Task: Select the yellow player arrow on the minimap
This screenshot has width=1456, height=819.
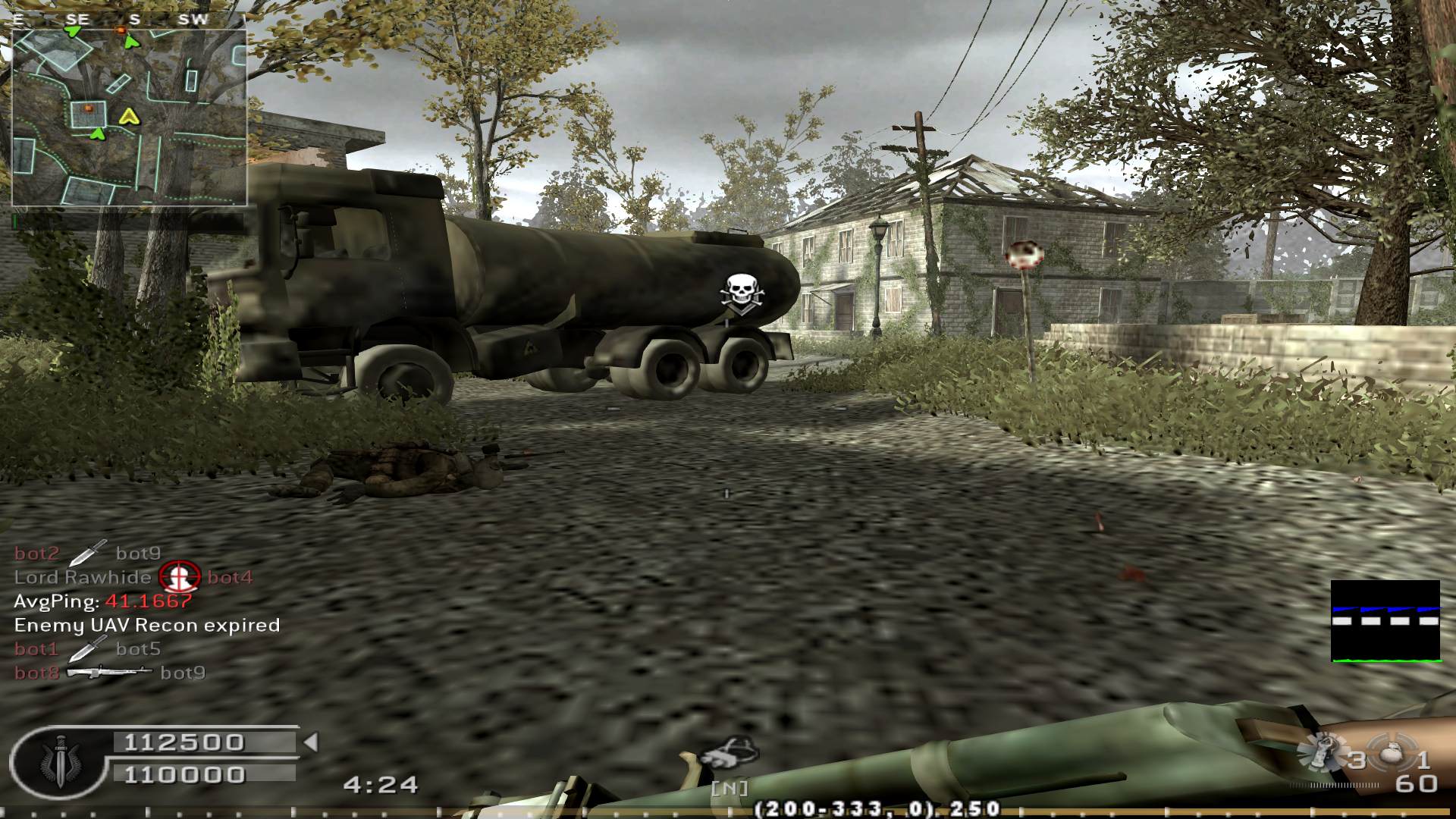Action: tap(128, 116)
